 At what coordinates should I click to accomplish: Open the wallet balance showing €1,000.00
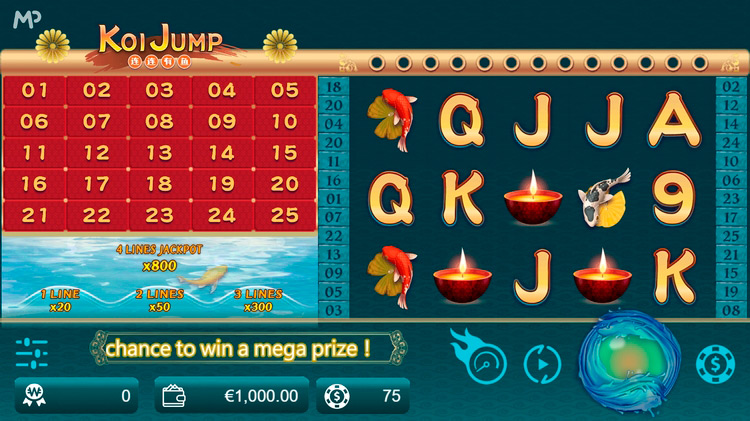(x=232, y=396)
